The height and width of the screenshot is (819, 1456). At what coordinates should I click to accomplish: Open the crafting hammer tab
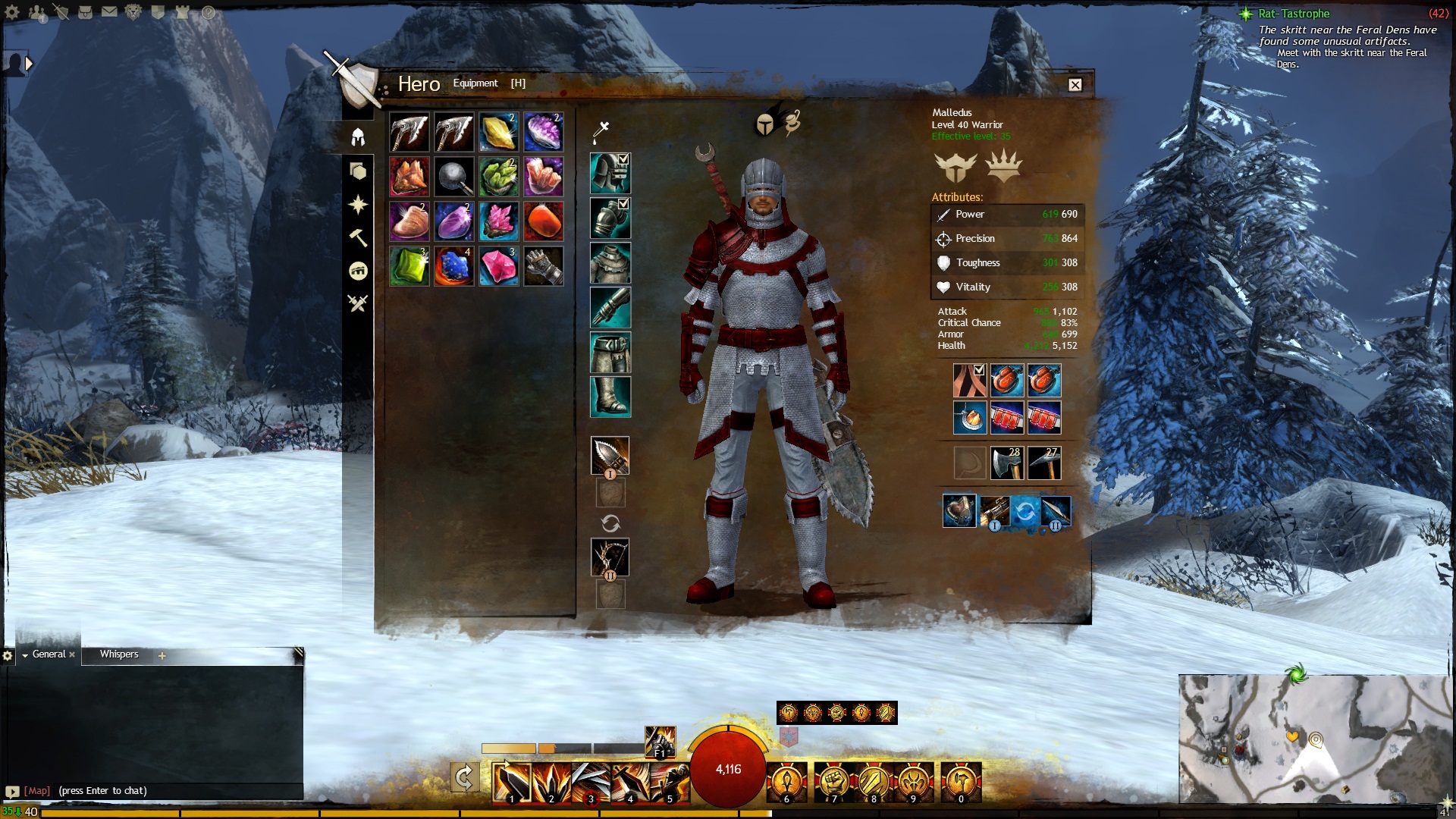[x=358, y=237]
